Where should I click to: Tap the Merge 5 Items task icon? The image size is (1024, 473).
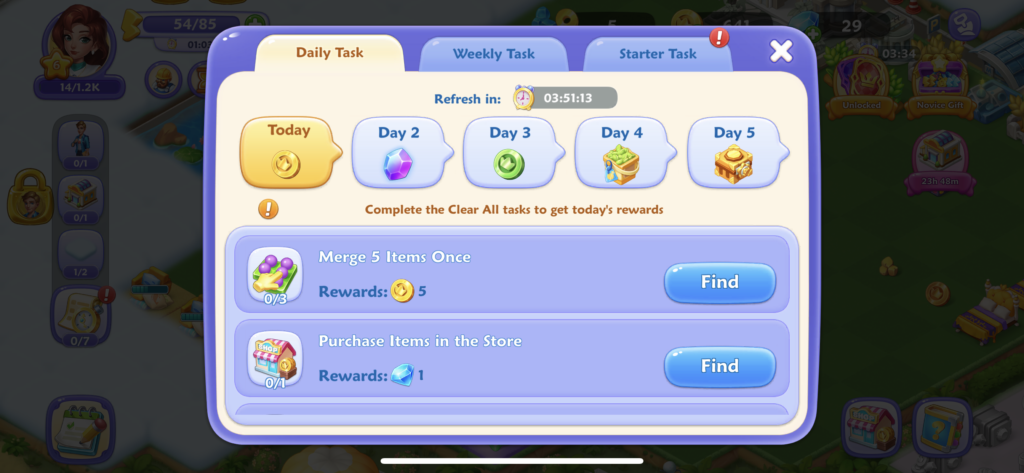pyautogui.click(x=275, y=274)
